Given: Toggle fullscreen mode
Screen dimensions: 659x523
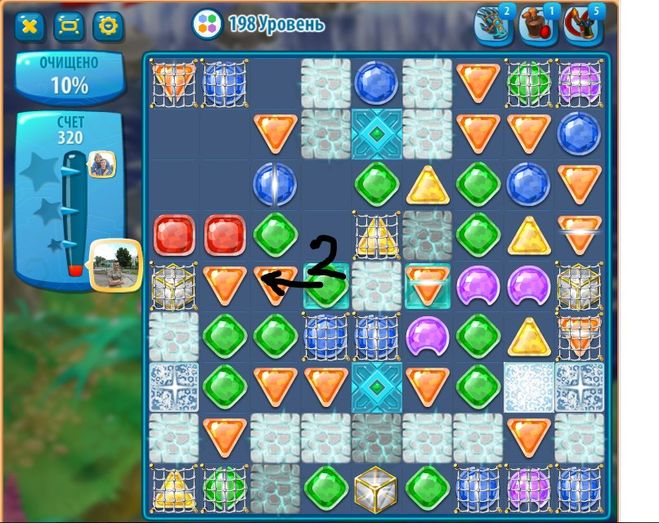Looking at the screenshot, I should click(x=68, y=25).
